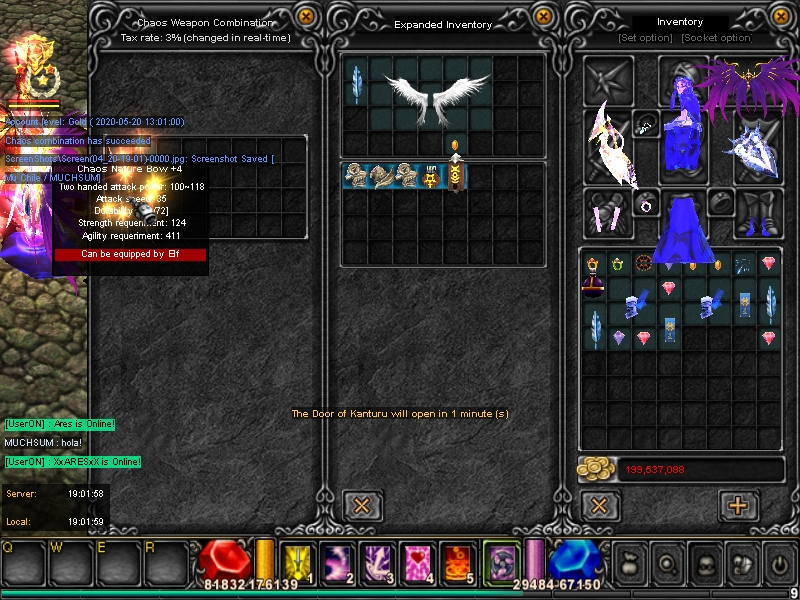Viewport: 800px width, 600px height.
Task: Activate the fire skill in slot 5
Action: pyautogui.click(x=455, y=561)
